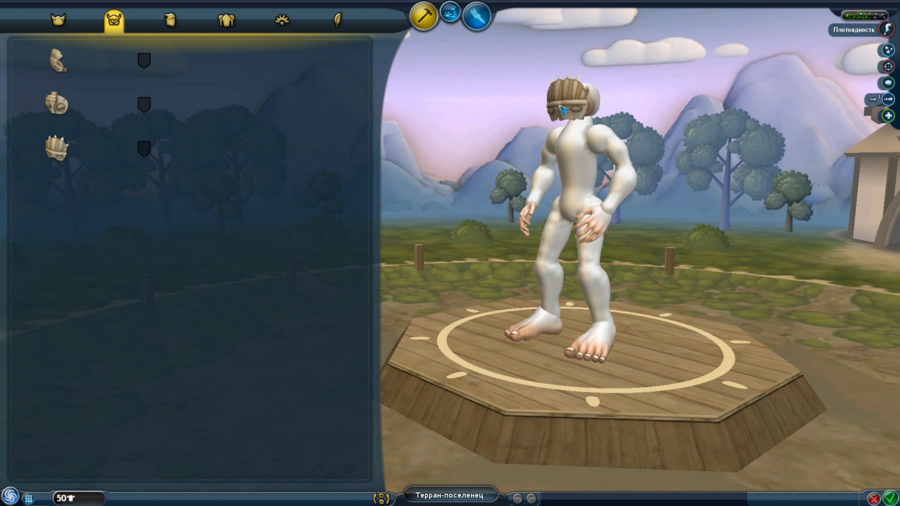The width and height of the screenshot is (900, 506).
Task: Switch to the paint mode button
Action: click(451, 13)
